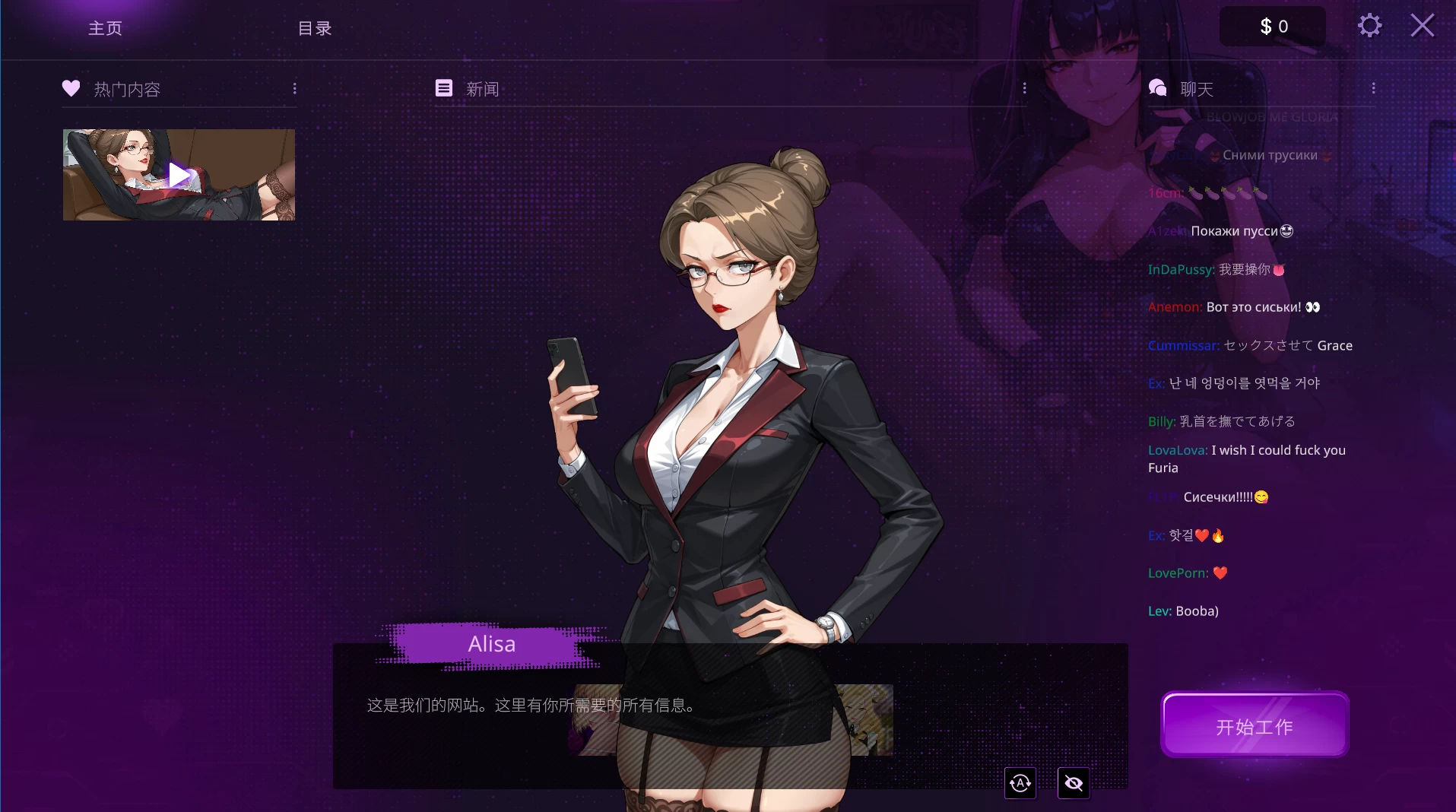Switch to the 主页 tab
This screenshot has height=812, width=1456.
tap(104, 28)
